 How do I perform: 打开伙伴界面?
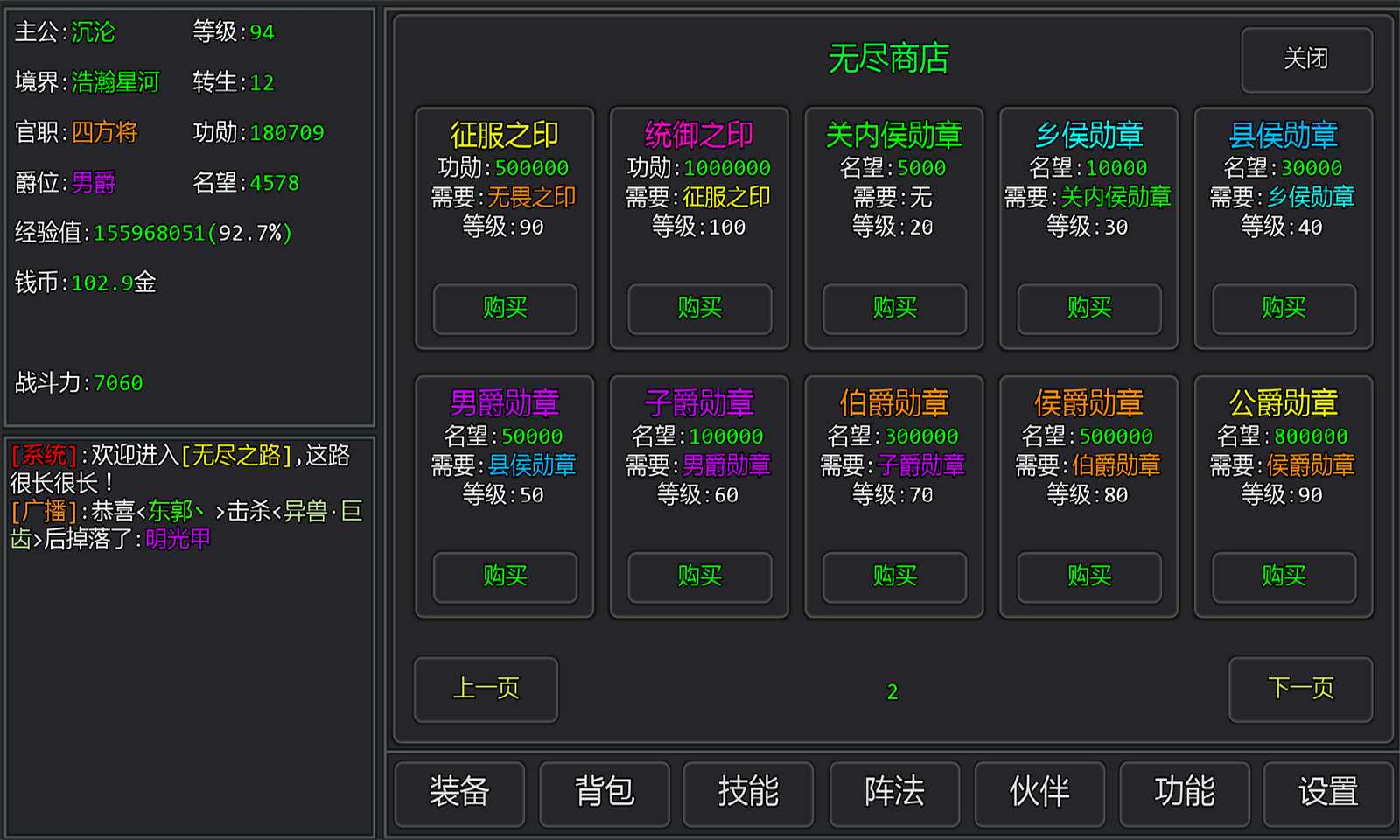pyautogui.click(x=1039, y=793)
